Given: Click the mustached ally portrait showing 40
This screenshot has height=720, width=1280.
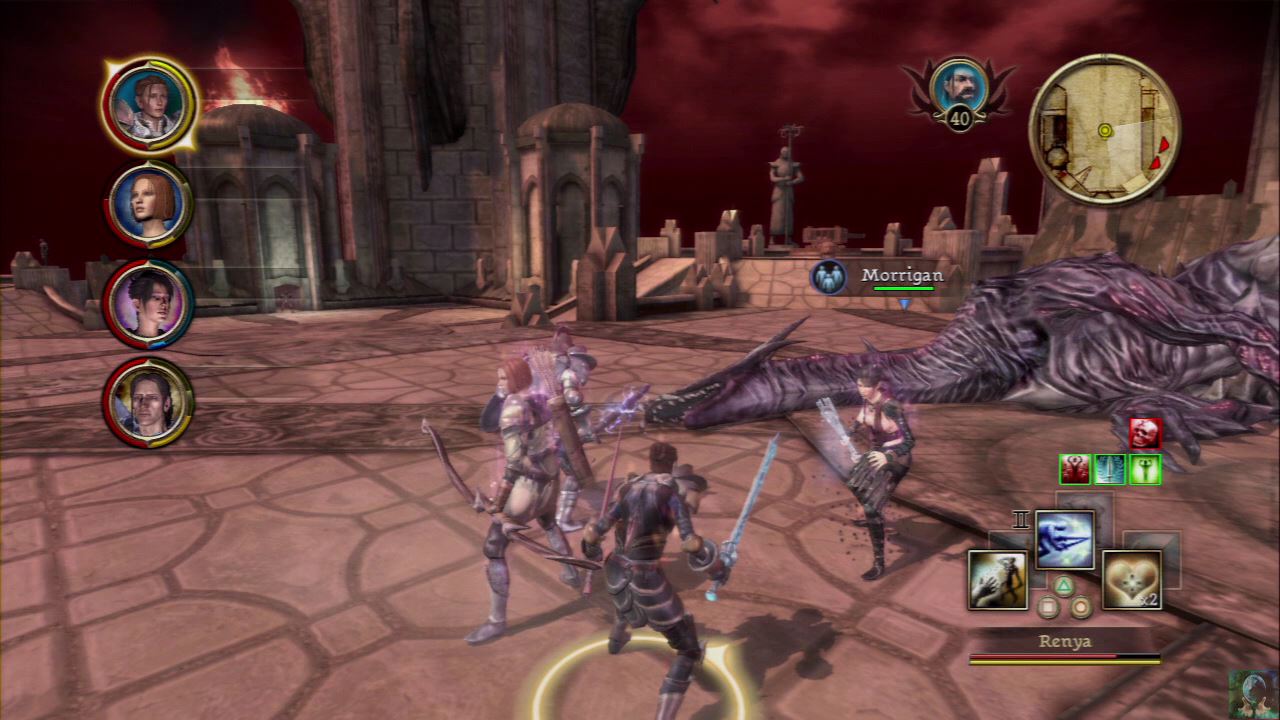Looking at the screenshot, I should pos(958,88).
